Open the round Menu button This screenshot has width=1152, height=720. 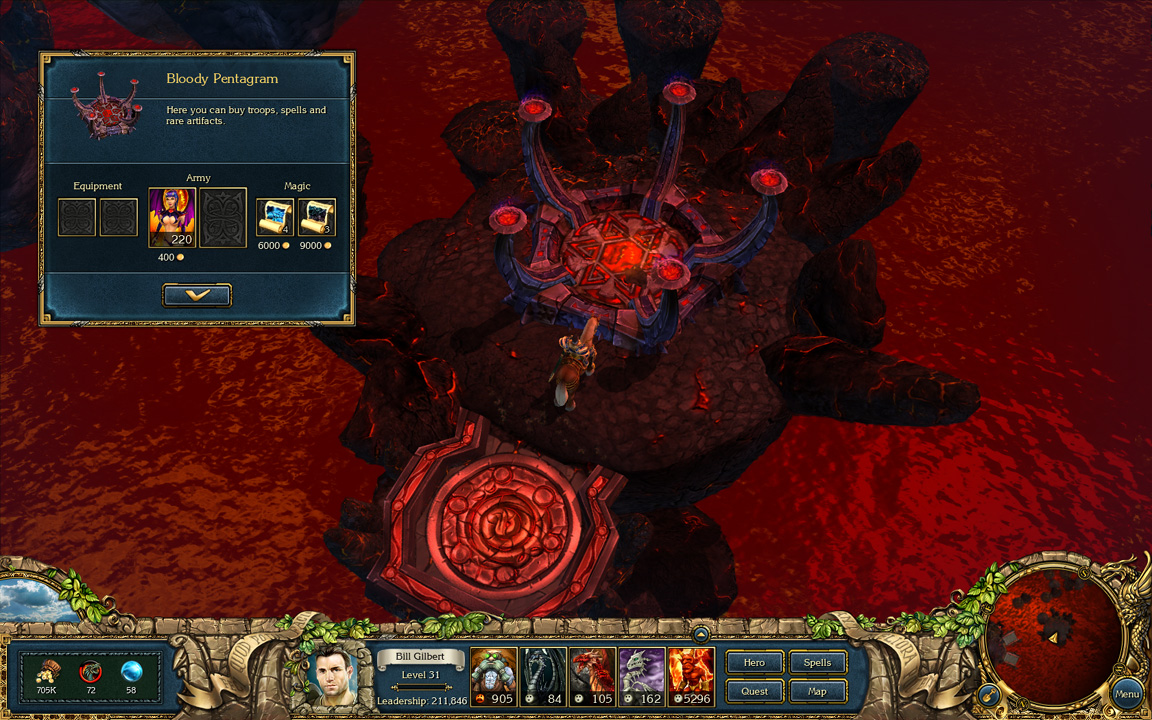1127,693
